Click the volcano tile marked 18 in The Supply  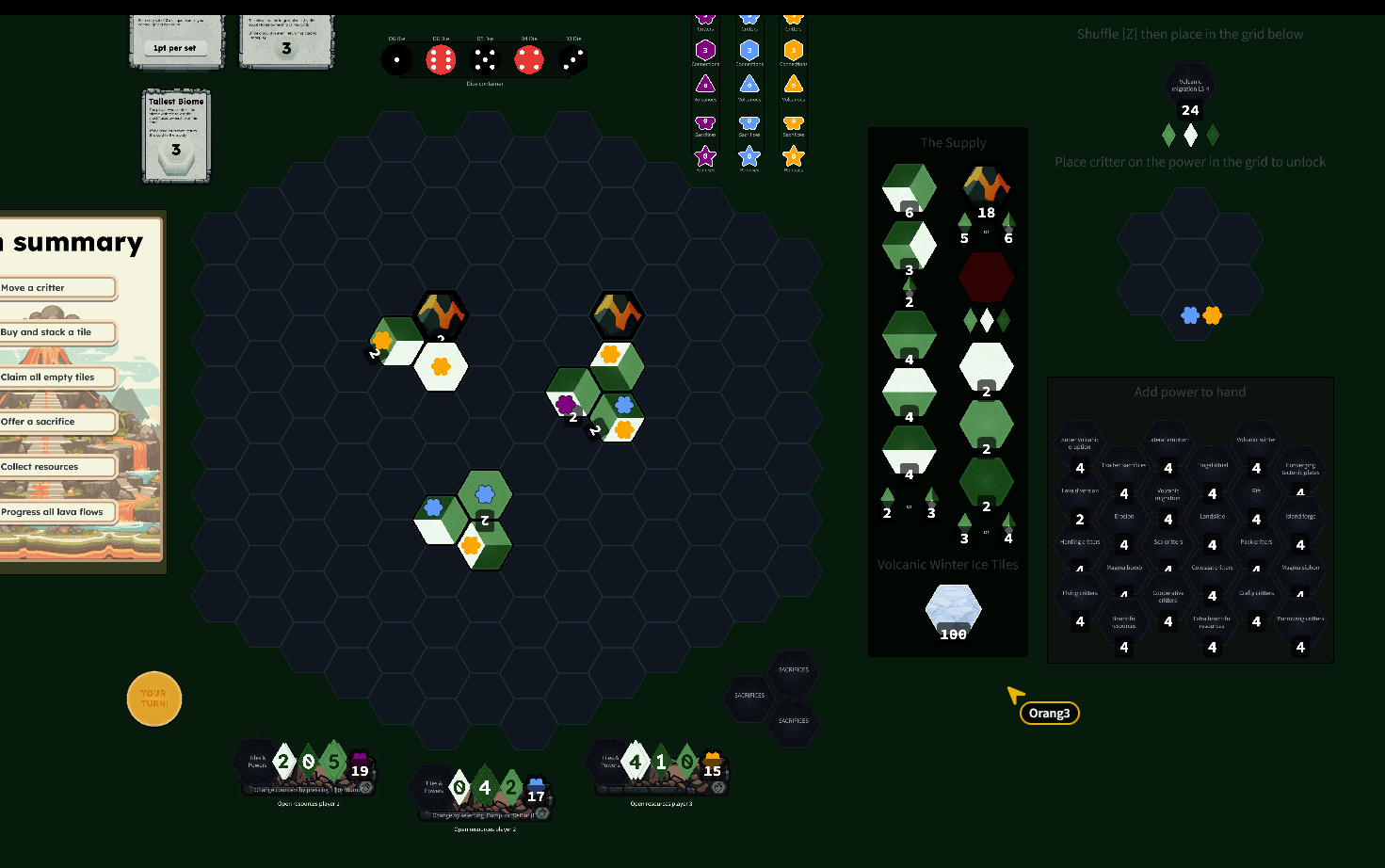pos(986,185)
